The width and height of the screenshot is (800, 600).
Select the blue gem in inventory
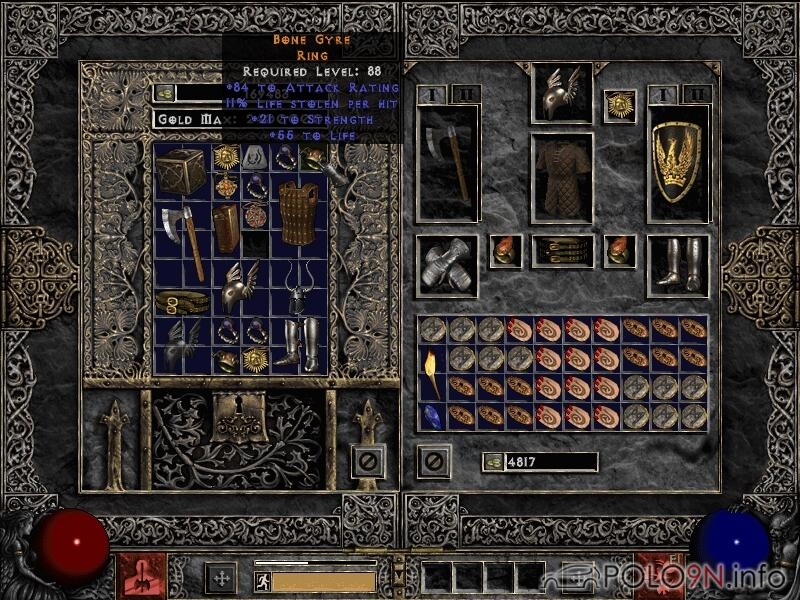click(432, 415)
